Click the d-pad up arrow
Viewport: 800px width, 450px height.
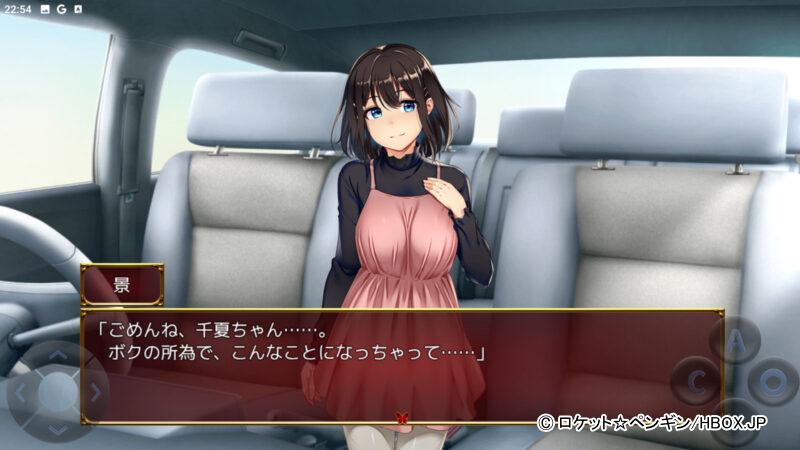coord(57,355)
